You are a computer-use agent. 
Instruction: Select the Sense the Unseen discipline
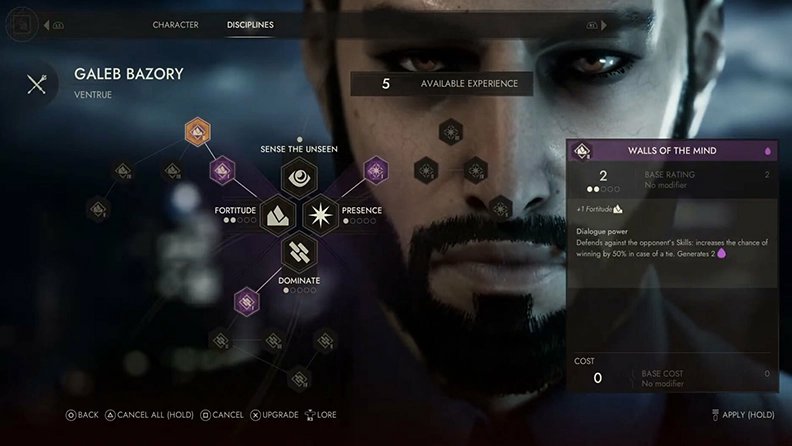(299, 178)
